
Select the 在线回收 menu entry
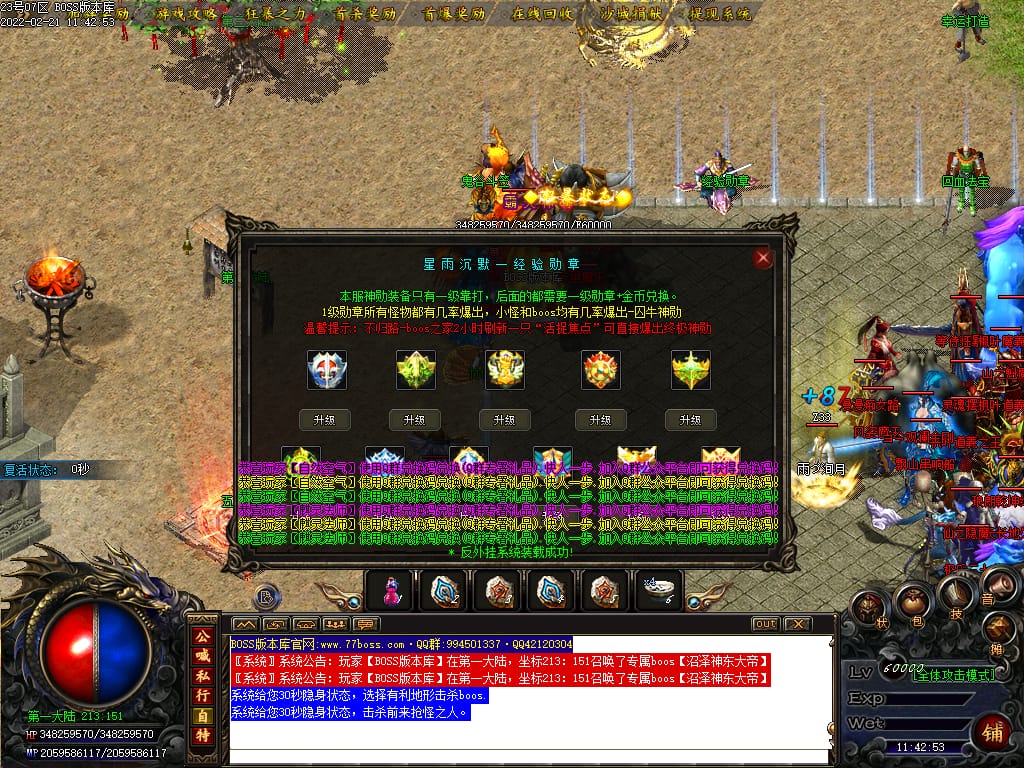coord(542,14)
